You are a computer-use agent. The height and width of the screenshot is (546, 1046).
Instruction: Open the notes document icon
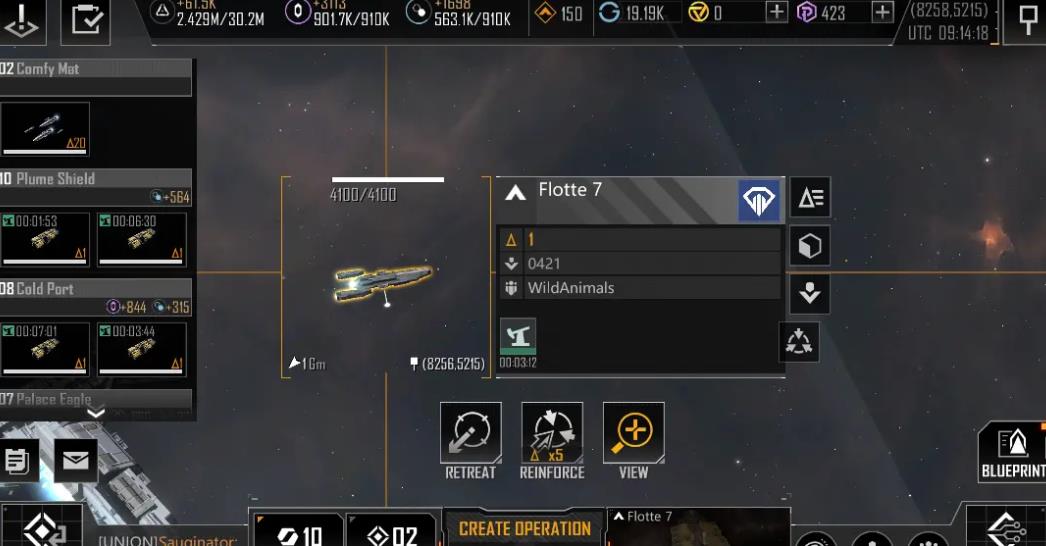[17, 461]
